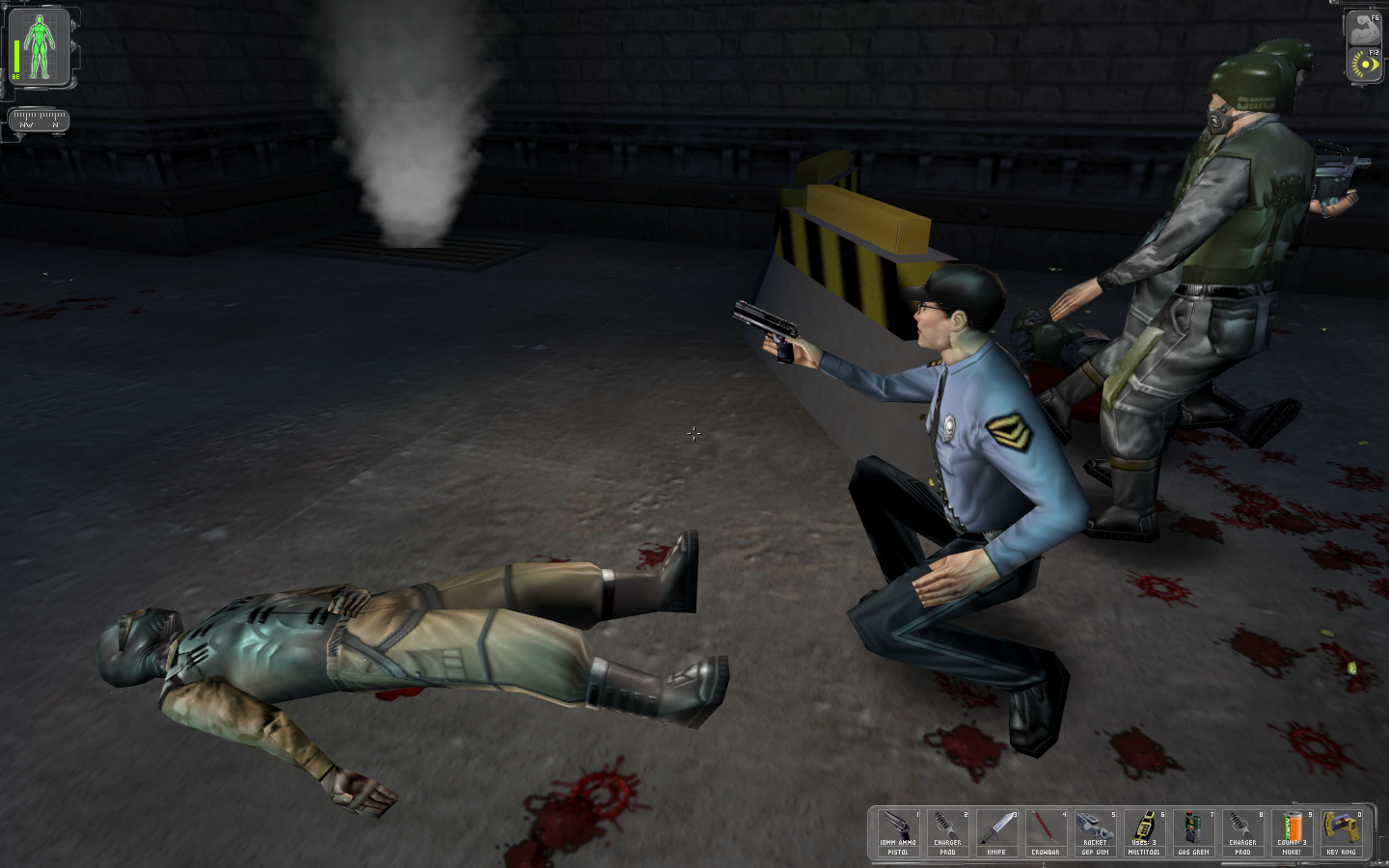Select the red Crowbar slot
Image resolution: width=1389 pixels, height=868 pixels.
(1046, 832)
